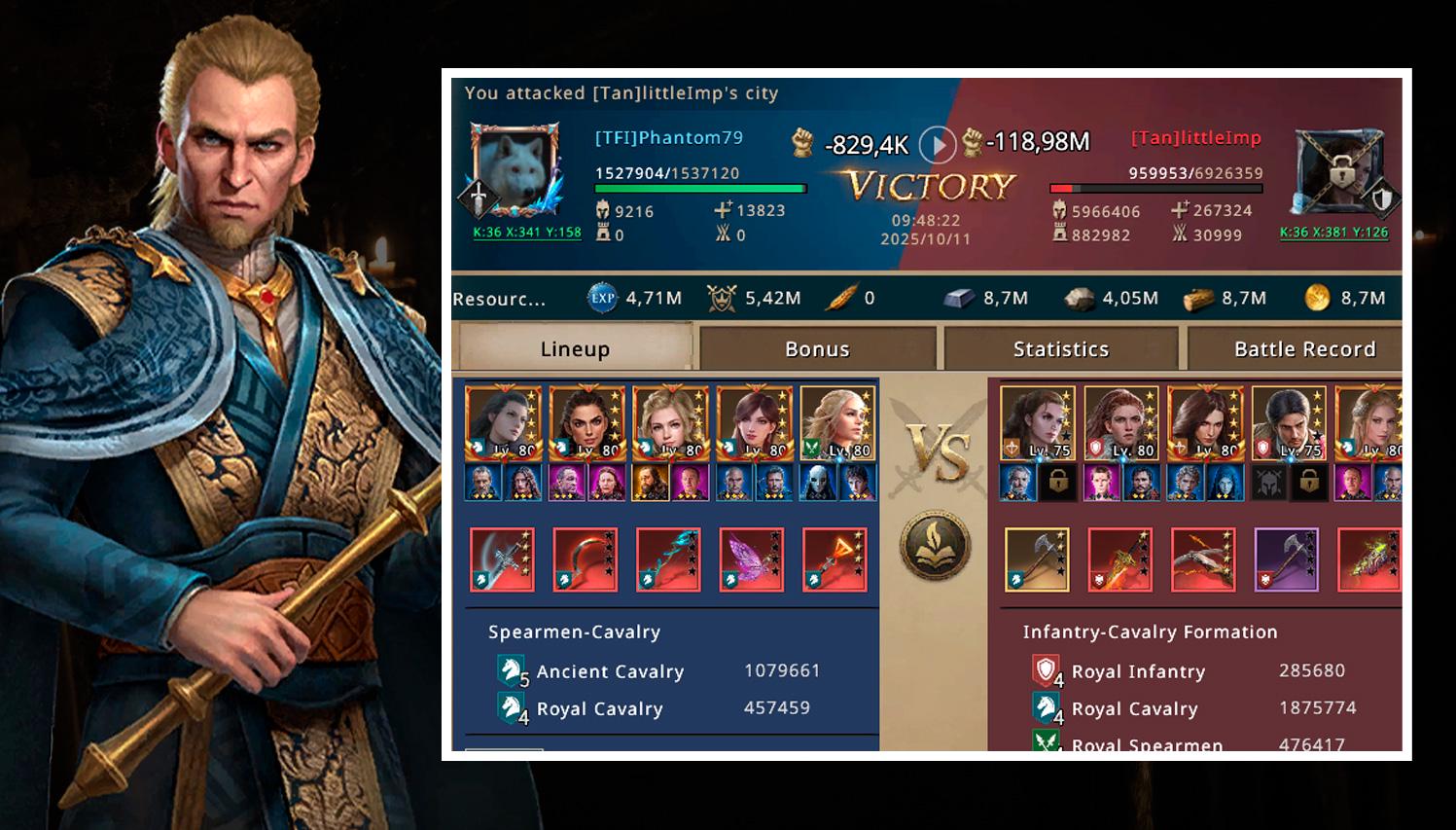1456x830 pixels.
Task: Select Phantom79's white wolf avatar
Action: tap(515, 169)
